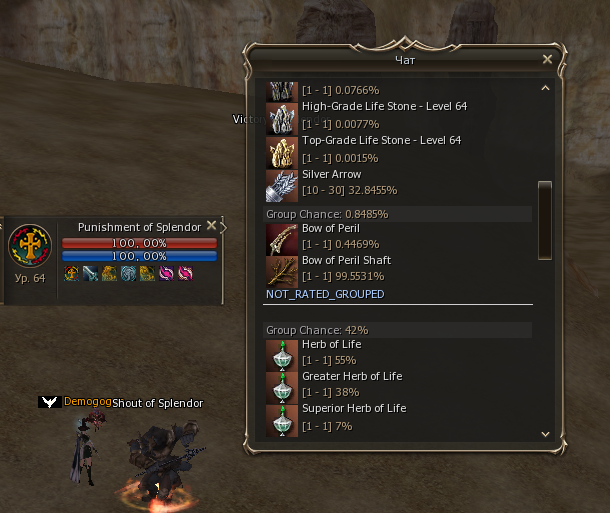Expand the target window side arrow
The width and height of the screenshot is (610, 513).
(223, 227)
